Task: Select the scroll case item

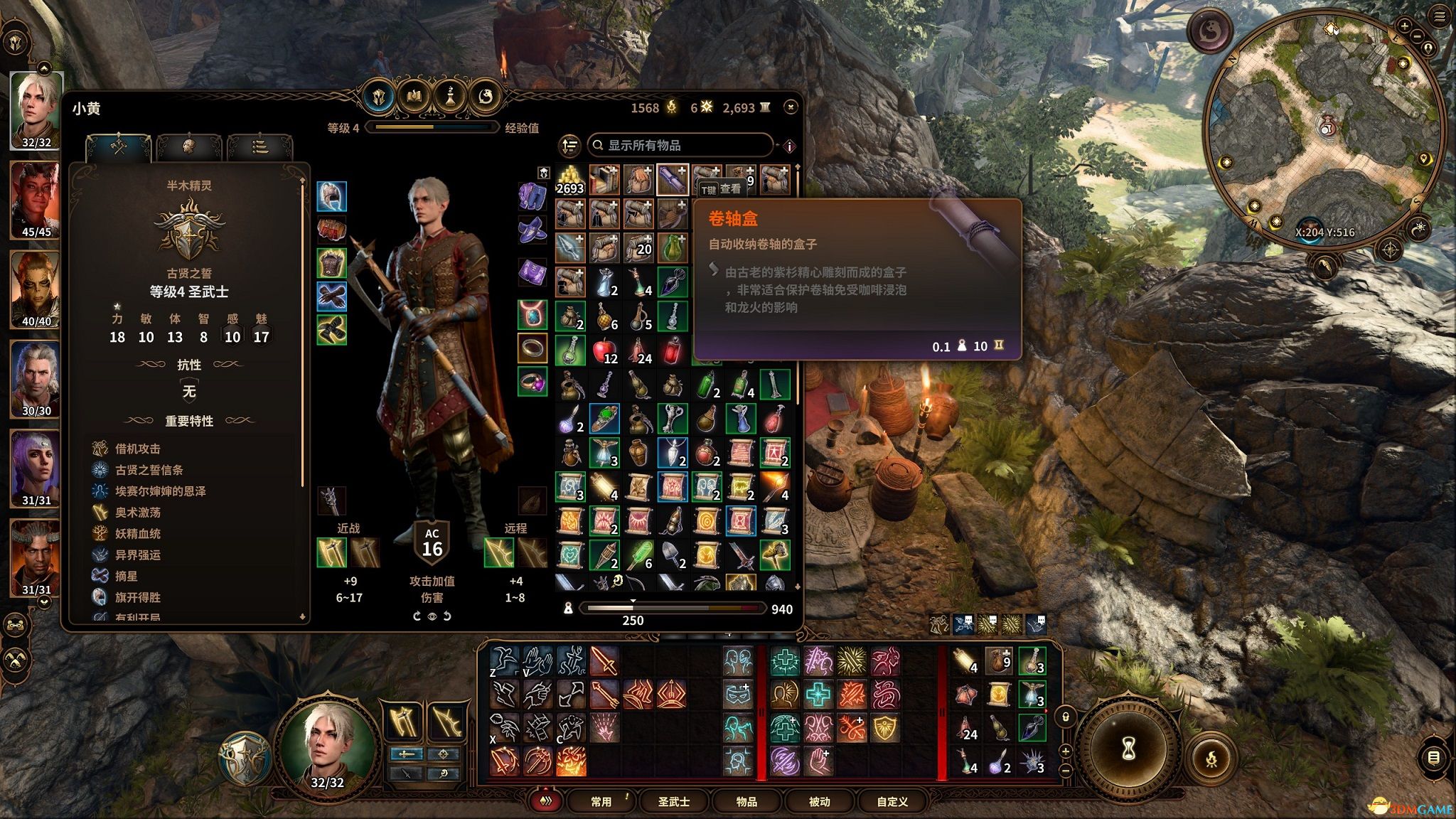Action: (672, 180)
